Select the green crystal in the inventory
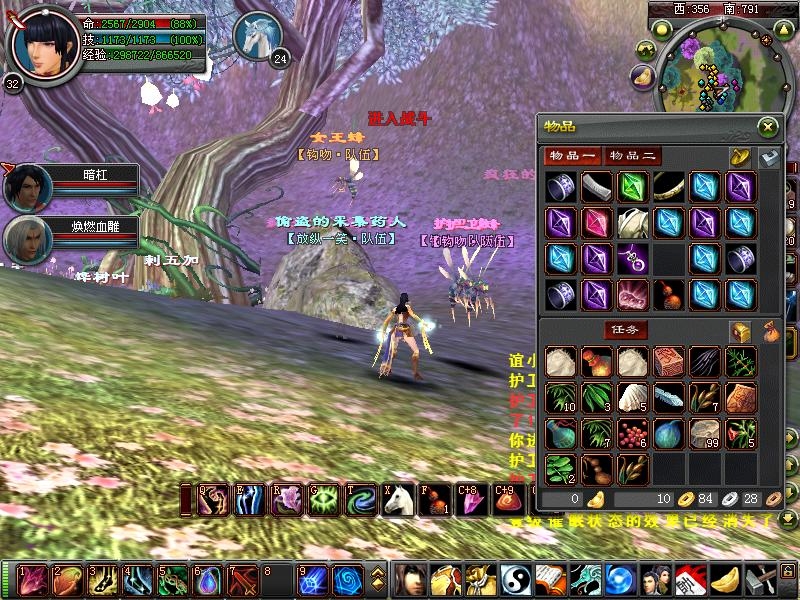The image size is (800, 600). pos(632,187)
